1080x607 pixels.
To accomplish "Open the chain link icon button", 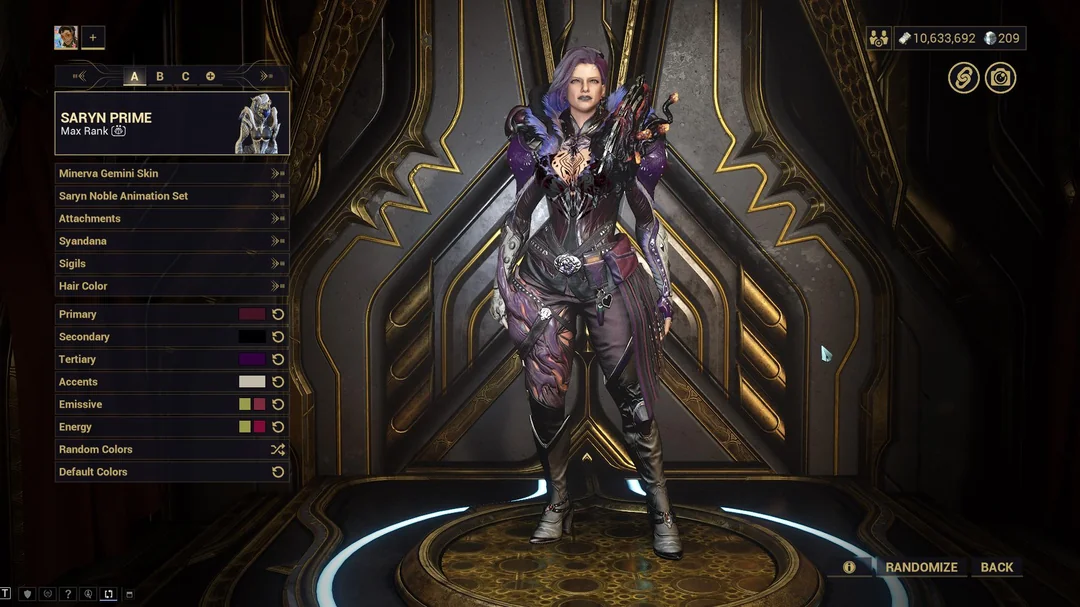I will [964, 78].
